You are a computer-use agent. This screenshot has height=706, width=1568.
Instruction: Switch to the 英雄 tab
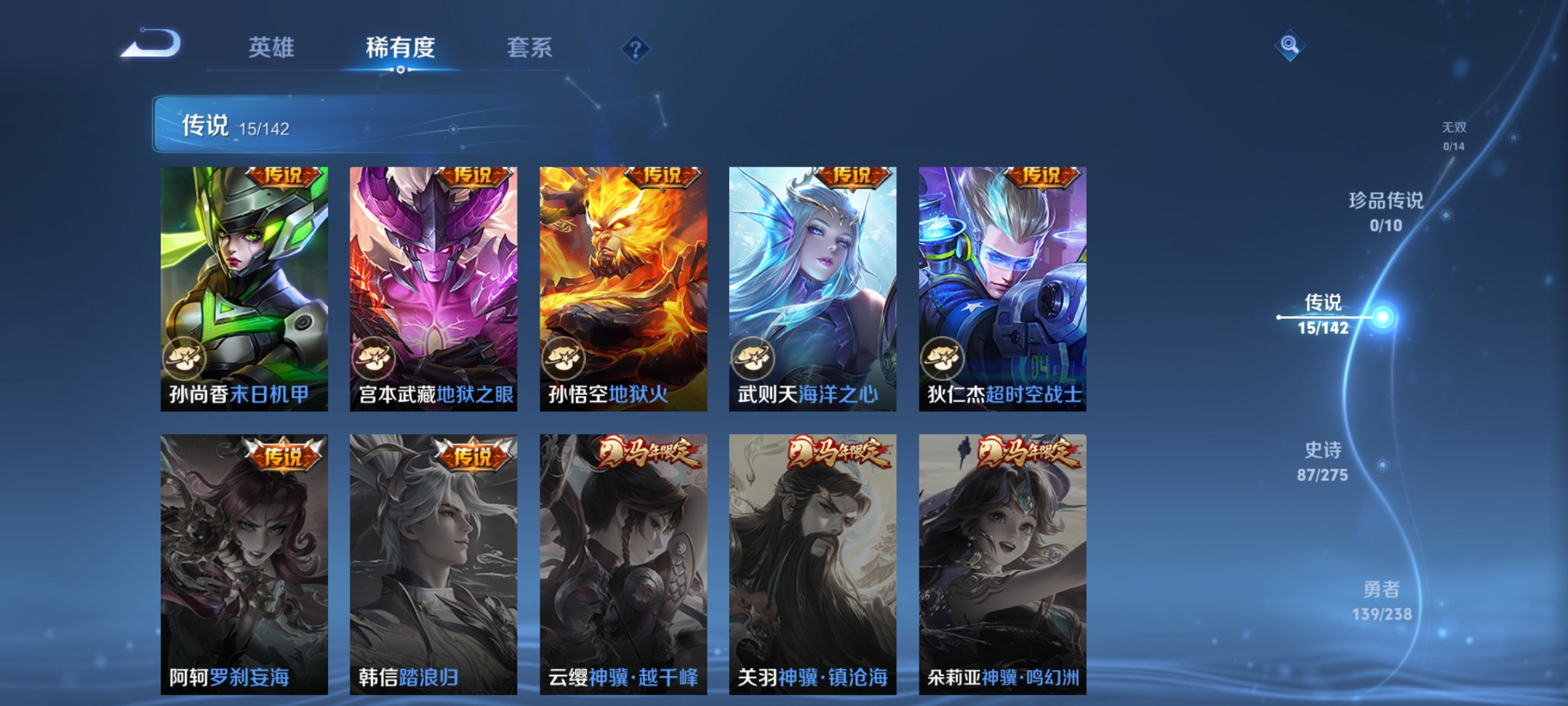coord(272,48)
